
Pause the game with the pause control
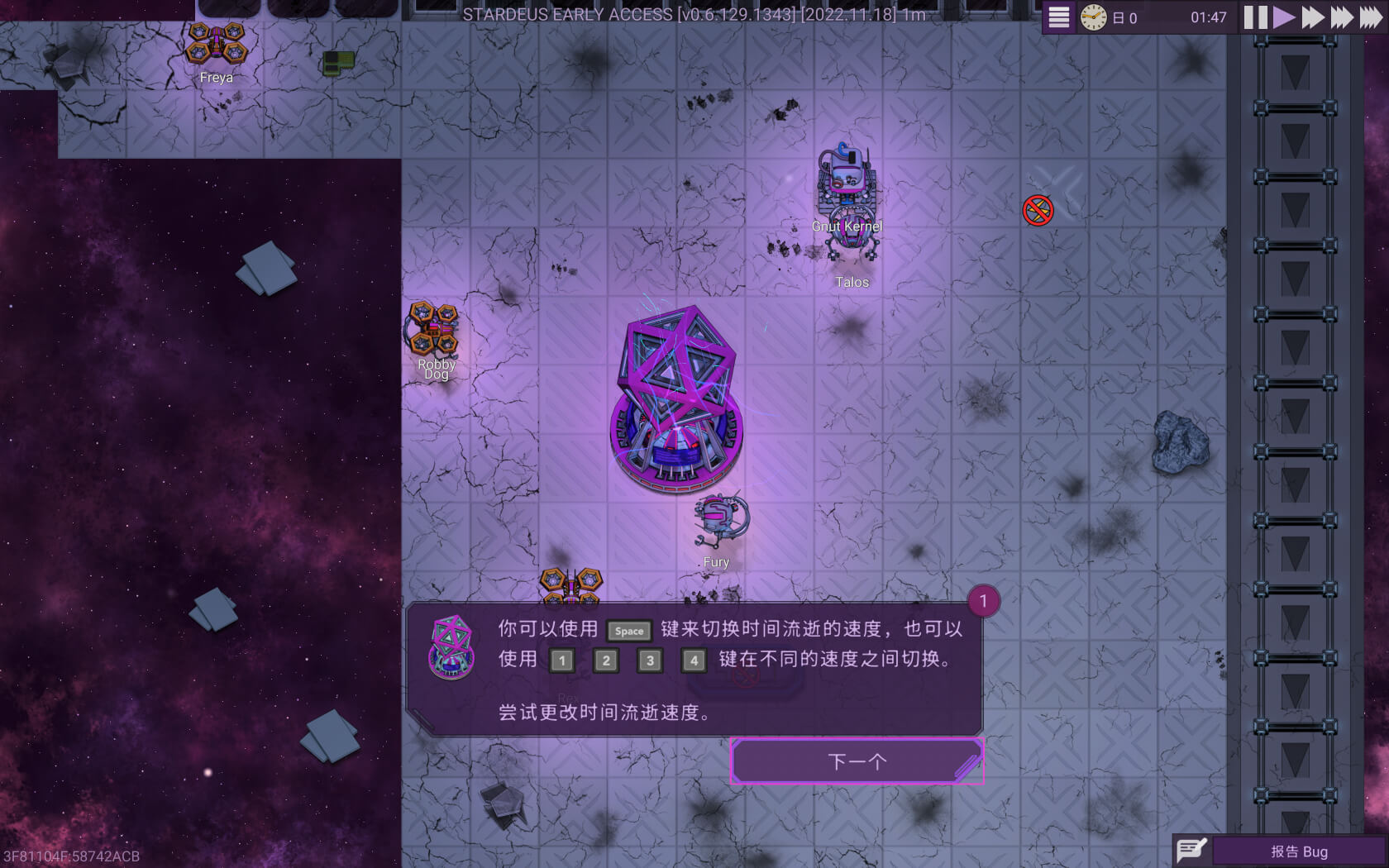point(1254,17)
